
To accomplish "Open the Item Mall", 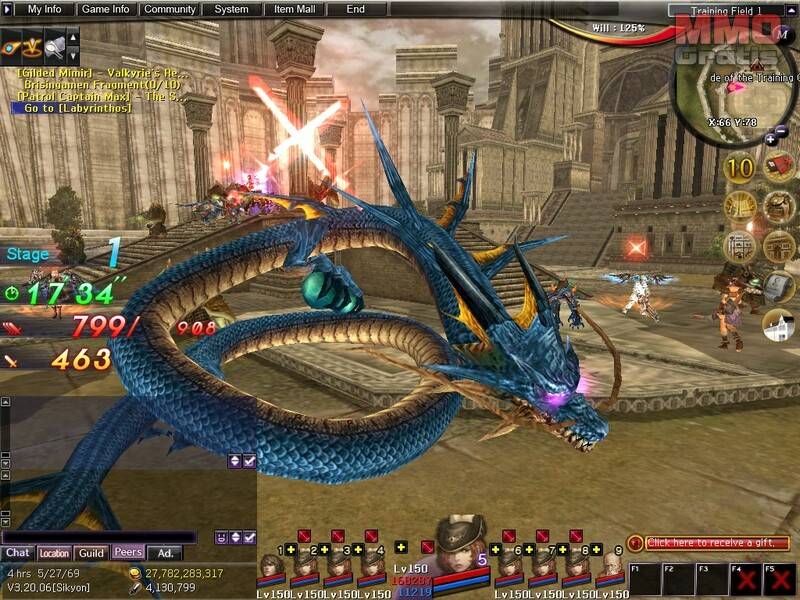I will (293, 9).
